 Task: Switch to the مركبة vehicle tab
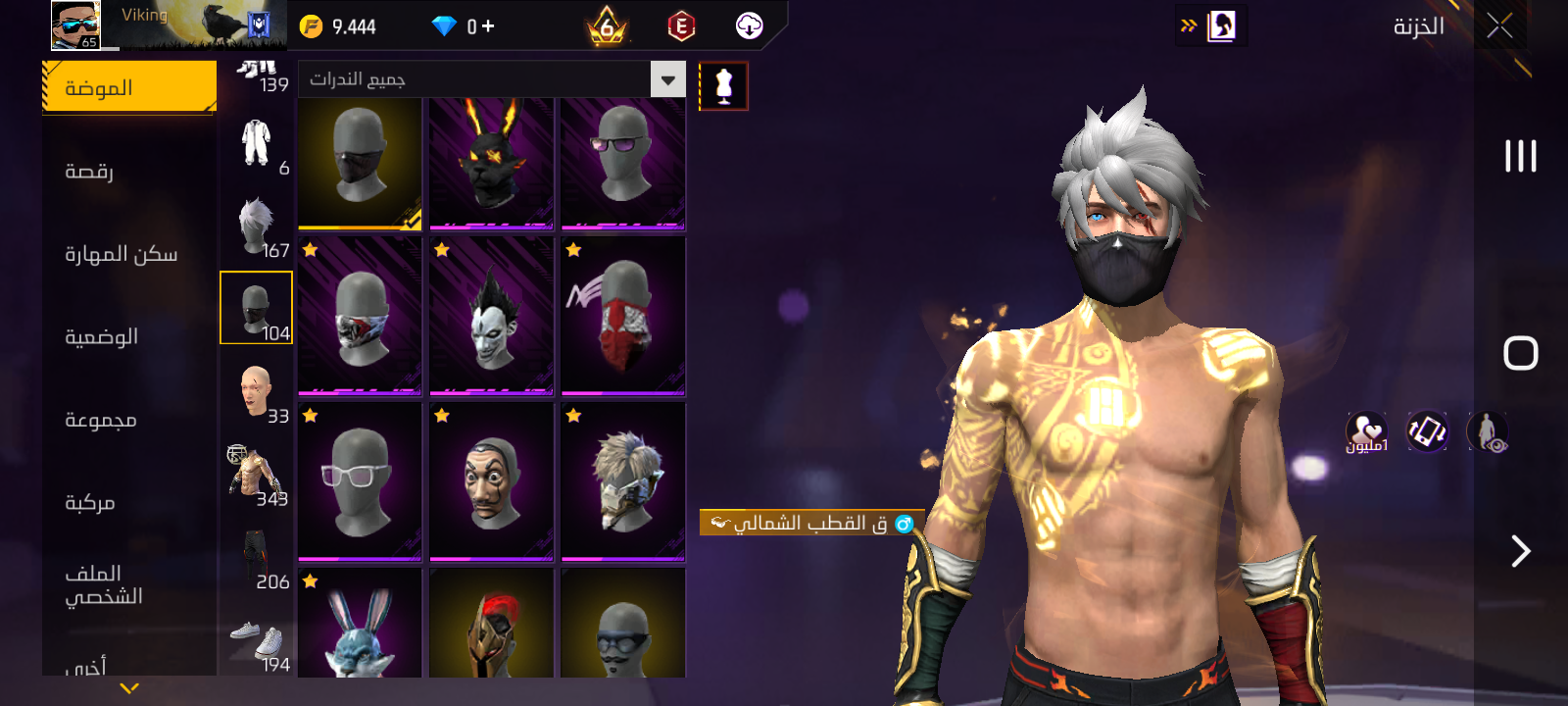89,502
